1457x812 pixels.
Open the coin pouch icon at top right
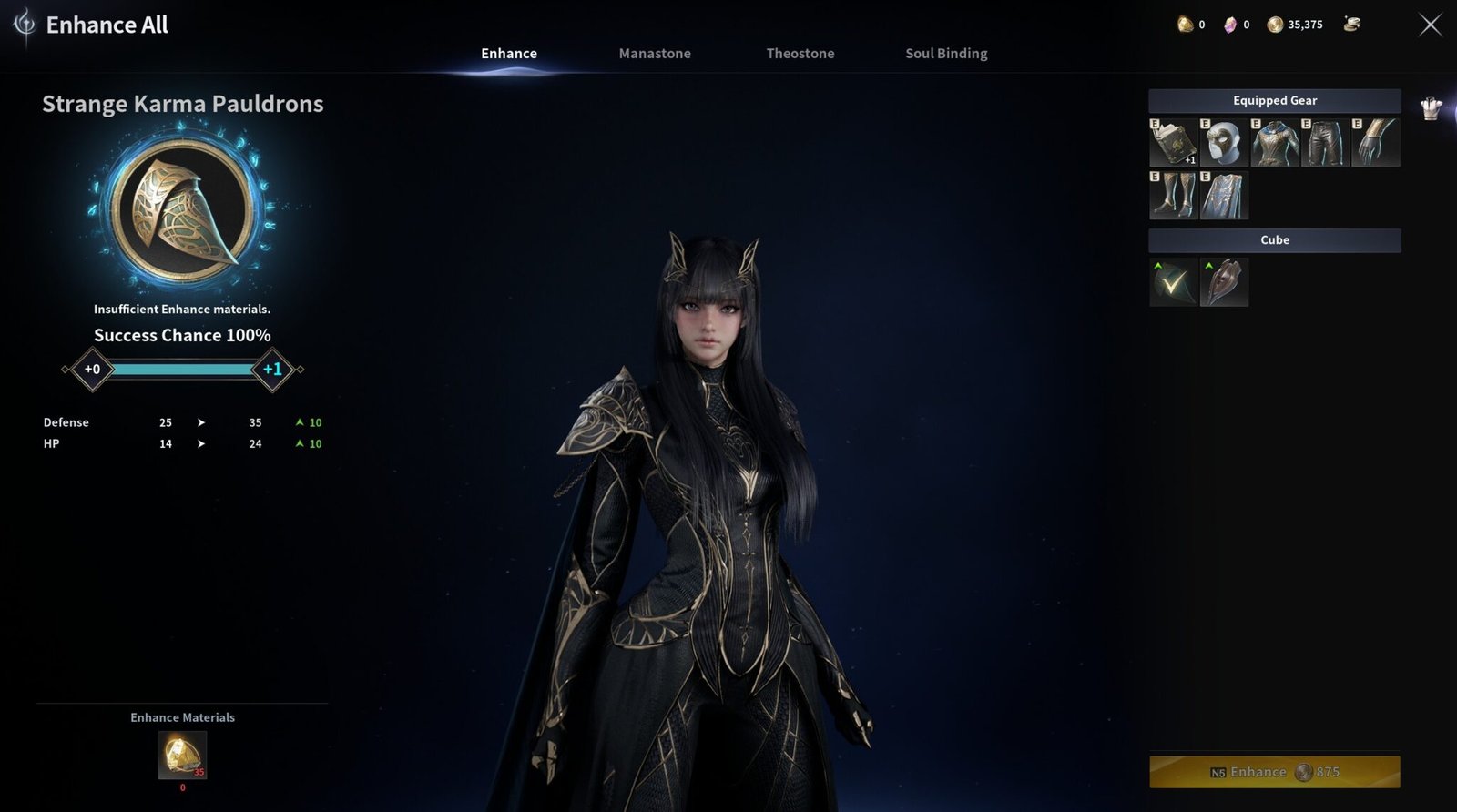coord(1351,25)
